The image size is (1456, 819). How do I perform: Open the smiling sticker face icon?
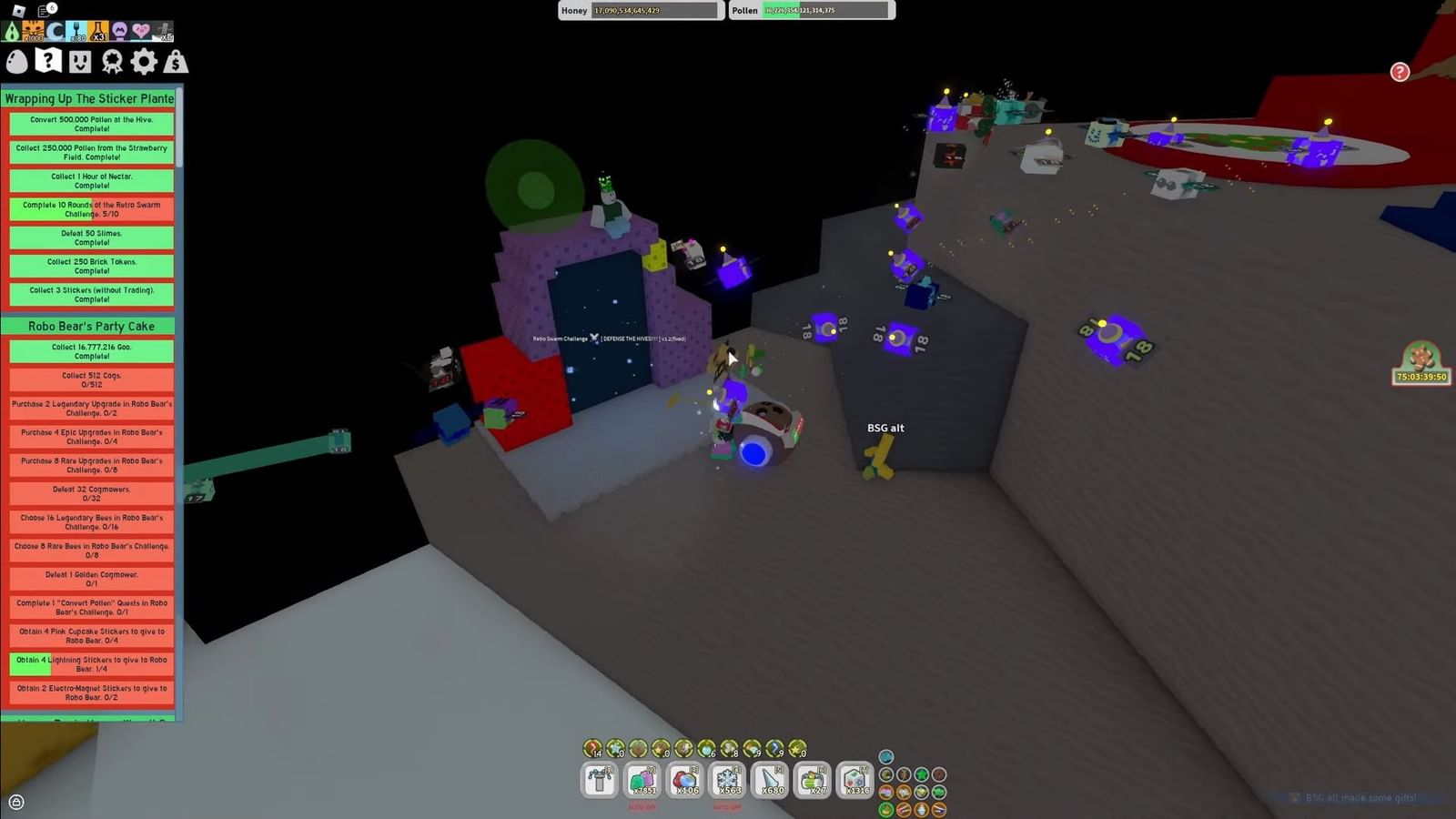point(79,60)
